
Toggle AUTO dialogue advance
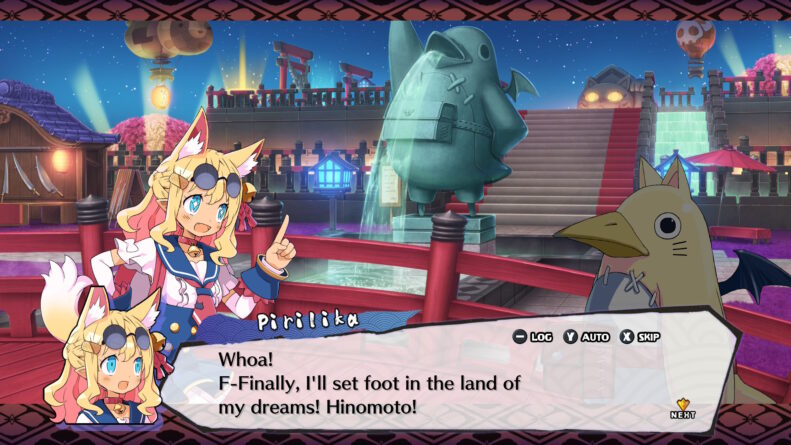(x=587, y=337)
